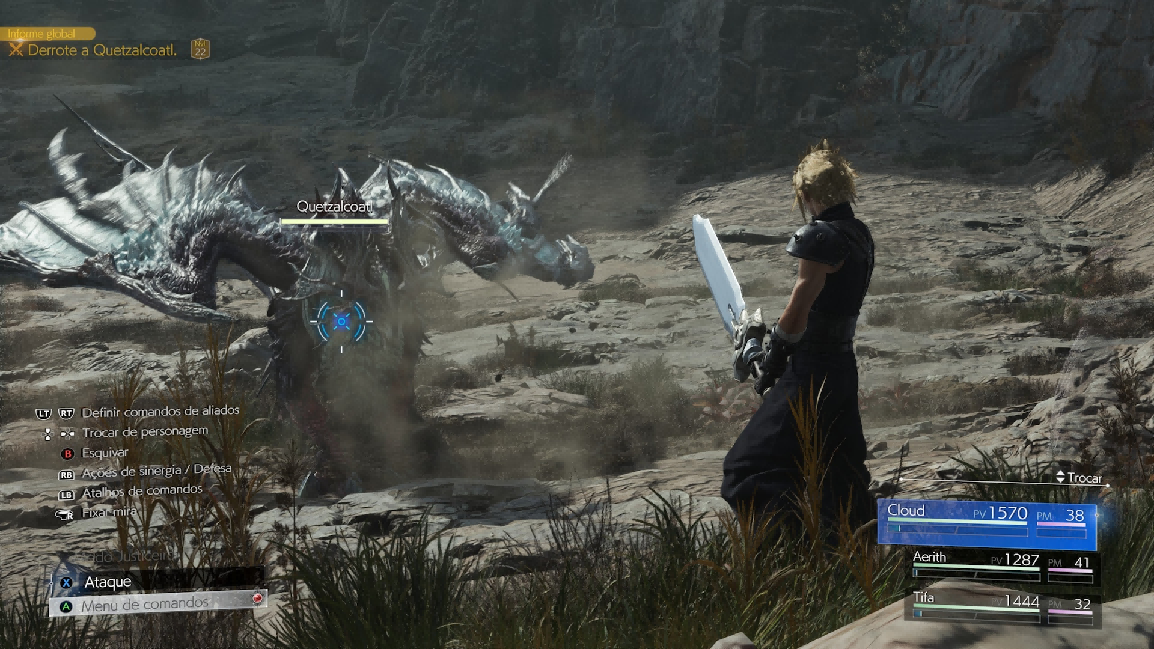This screenshot has height=649, width=1154.
Task: Click the blue lock-on reticle on Quetzalcoatl
Action: pos(341,320)
